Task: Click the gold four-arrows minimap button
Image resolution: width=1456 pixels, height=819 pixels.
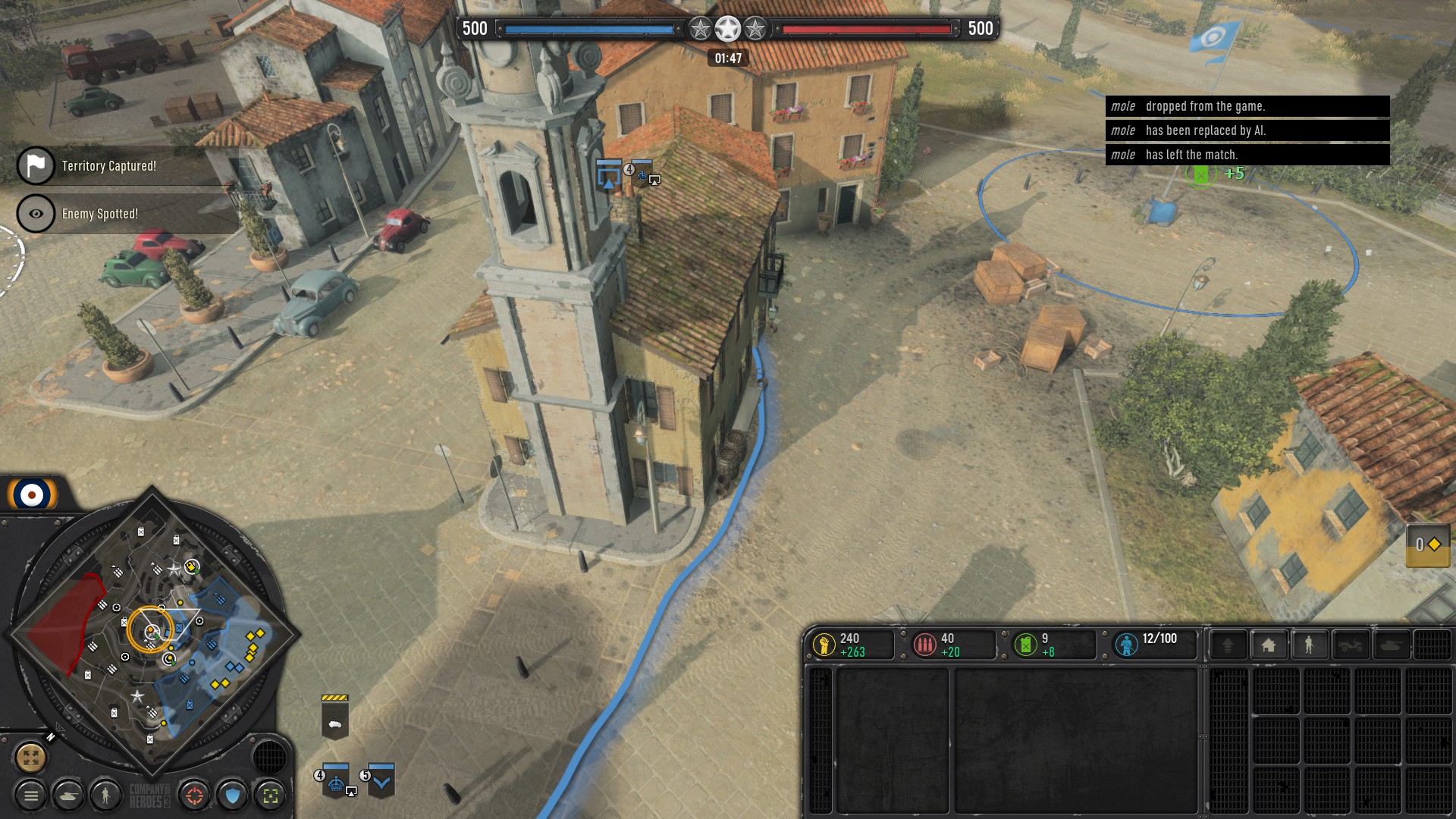Action: pyautogui.click(x=31, y=757)
